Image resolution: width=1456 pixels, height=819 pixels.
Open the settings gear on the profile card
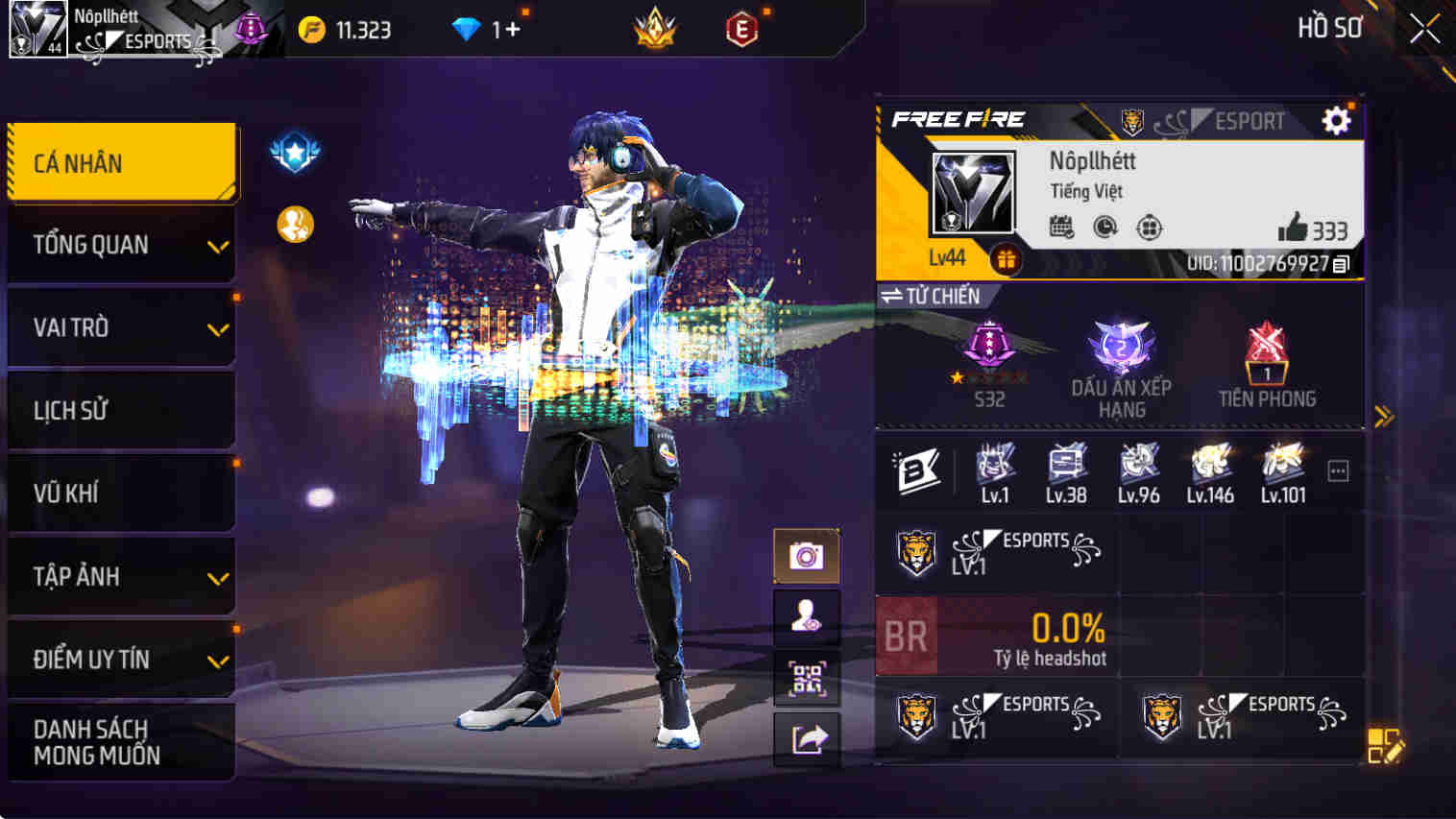point(1335,121)
